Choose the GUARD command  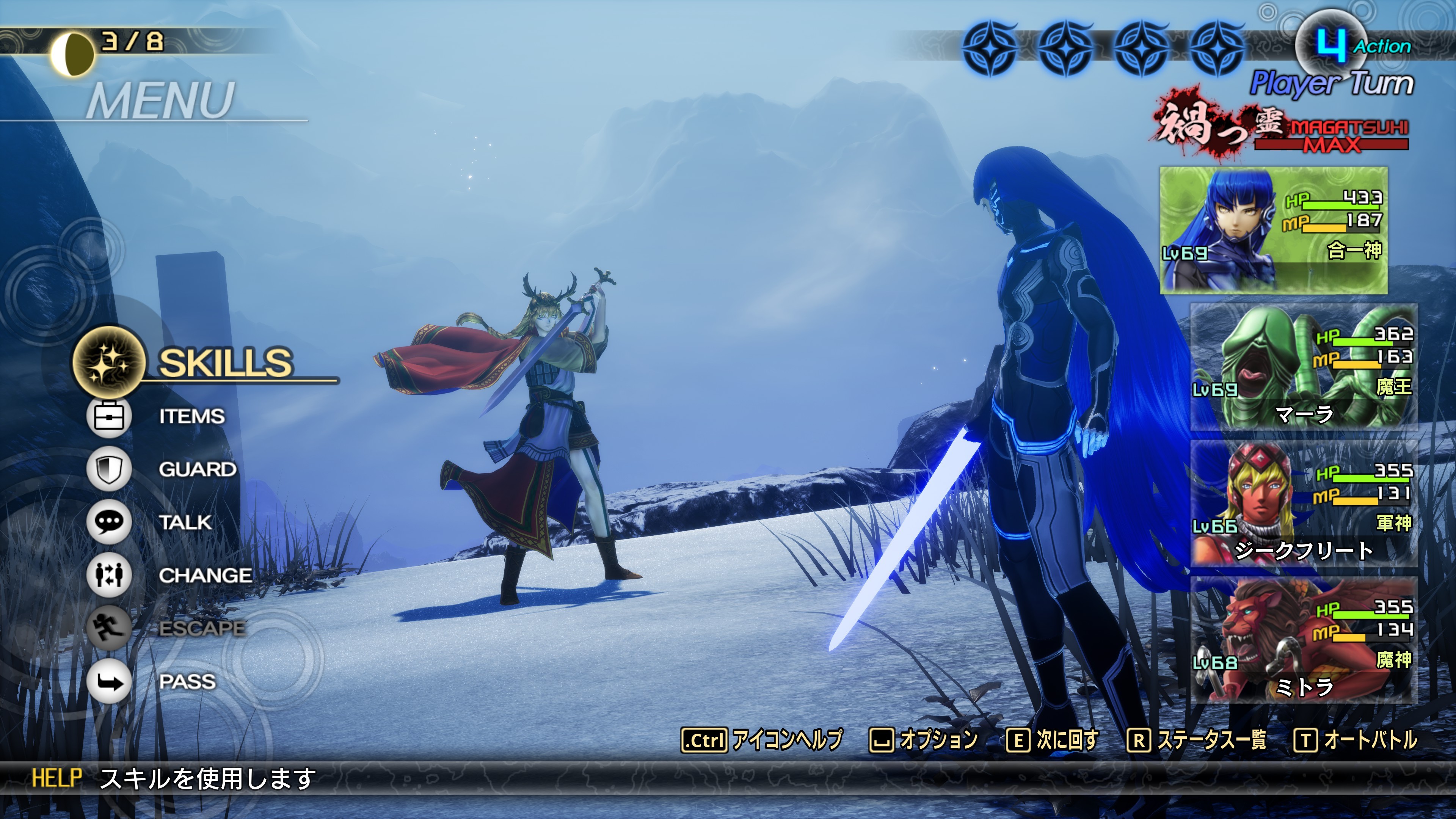(x=197, y=470)
